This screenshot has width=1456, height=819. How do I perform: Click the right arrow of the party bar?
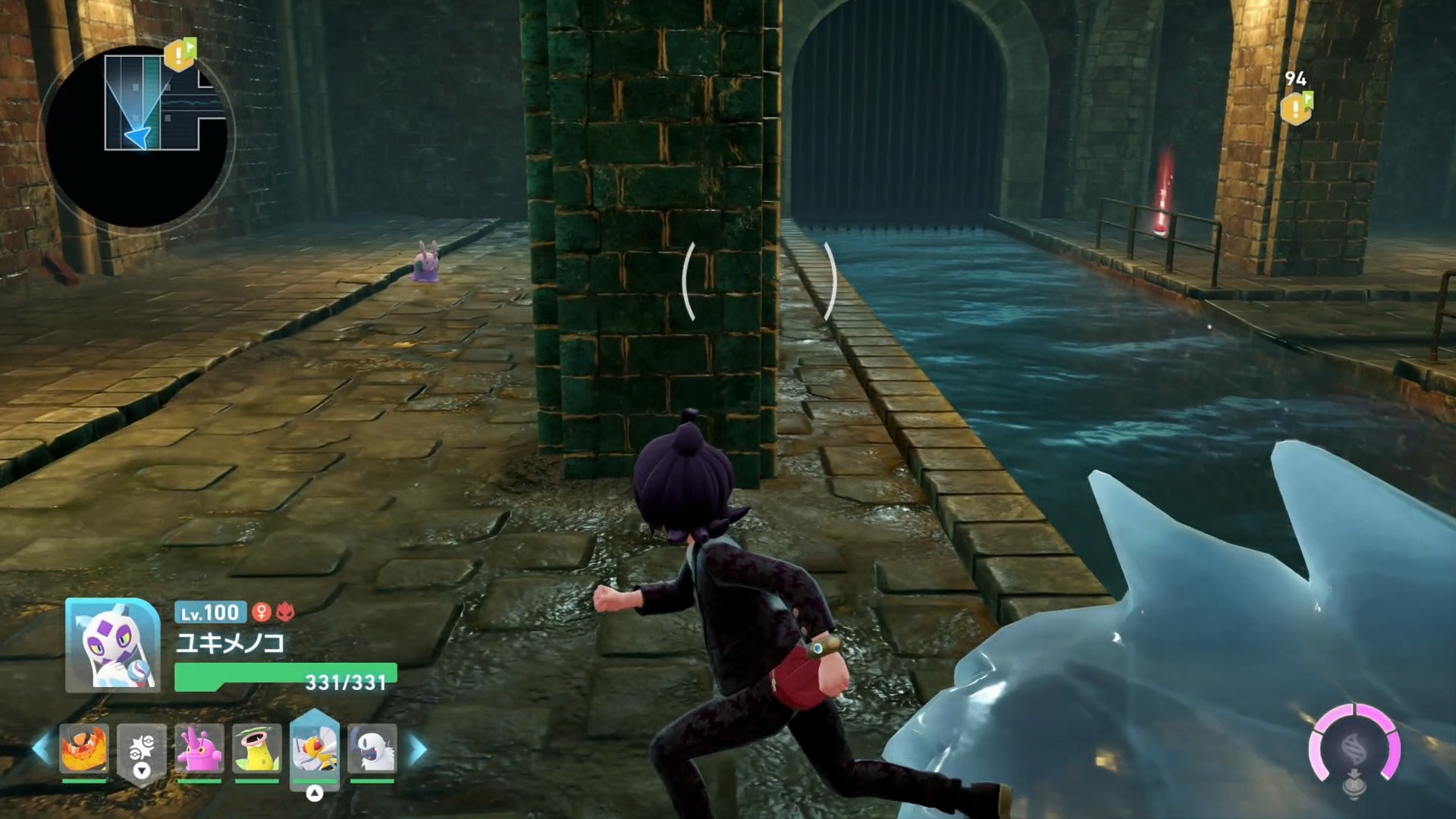coord(418,749)
